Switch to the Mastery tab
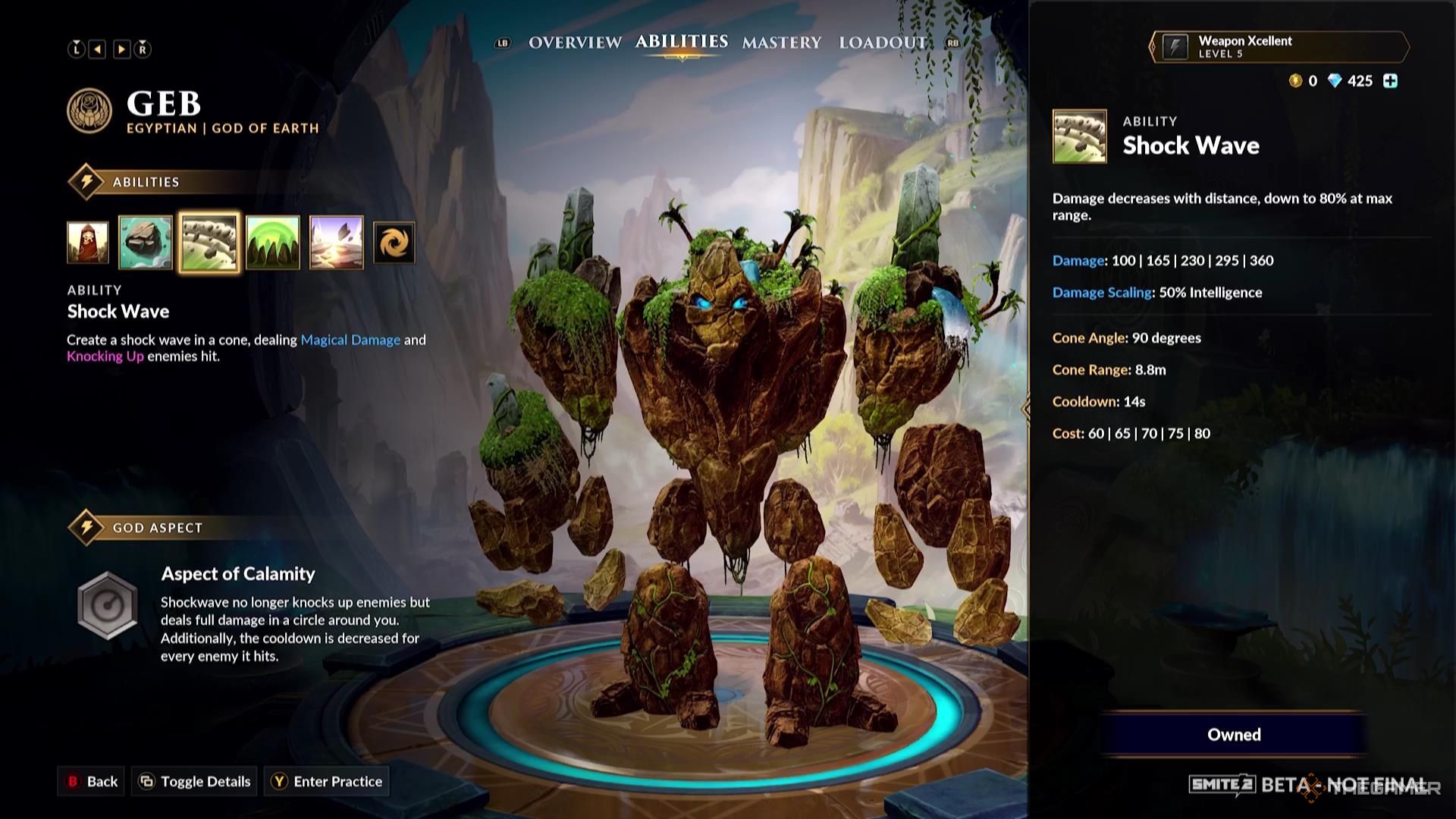This screenshot has width=1456, height=819. (x=783, y=43)
